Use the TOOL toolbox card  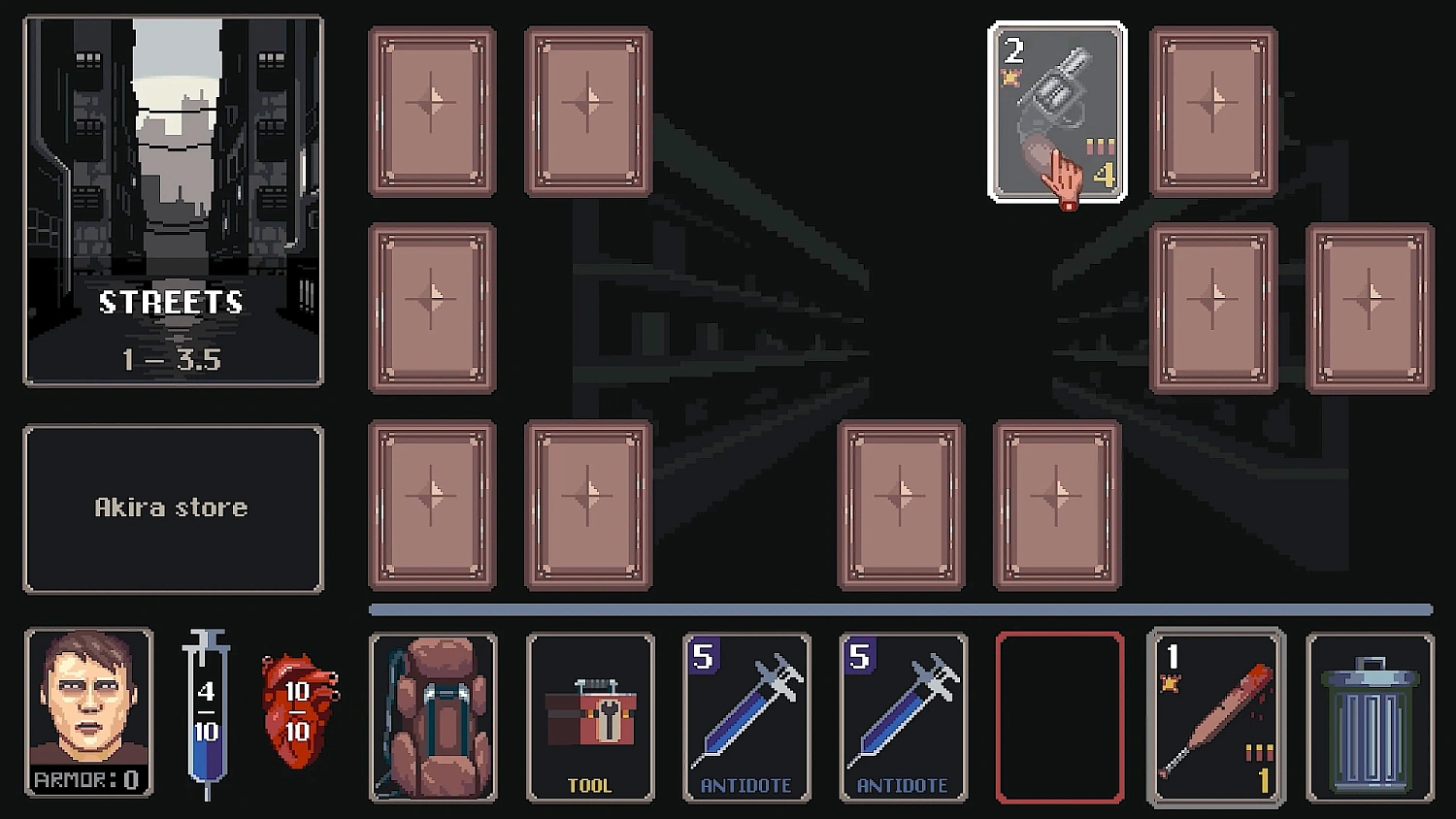pyautogui.click(x=590, y=718)
